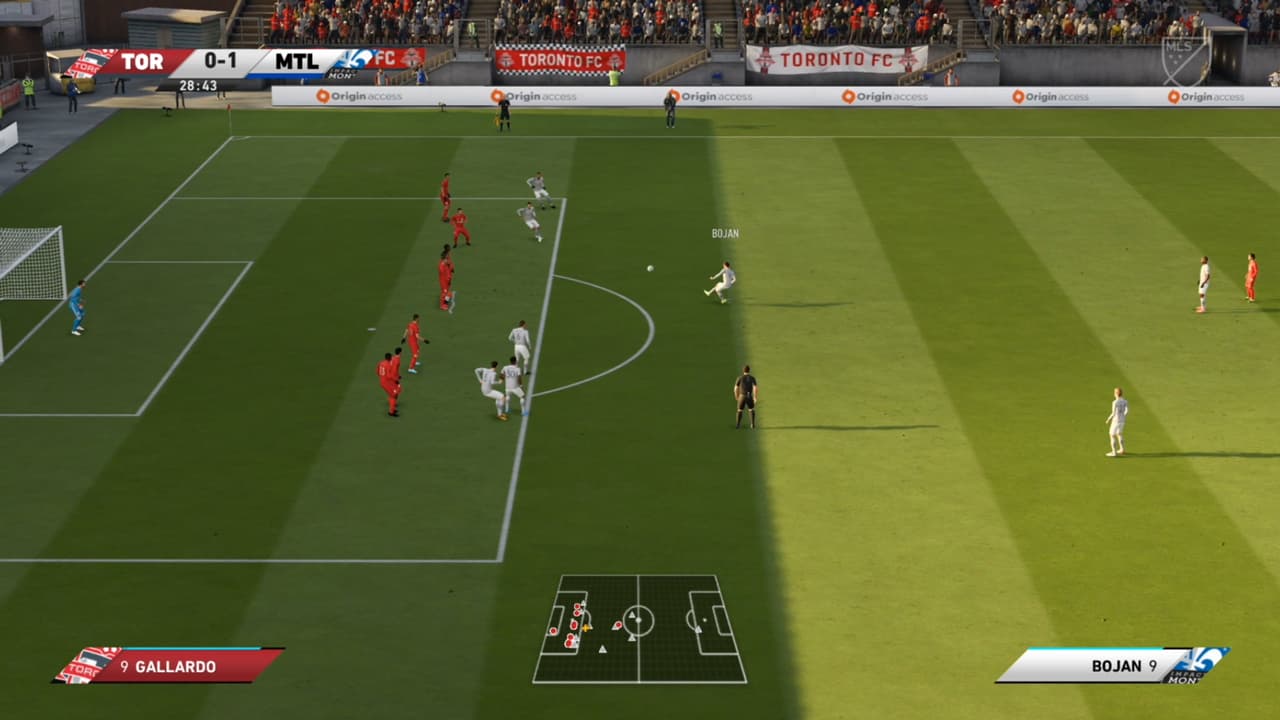Select the Bojan 9 player name panel
The image size is (1280, 720).
pos(1112,665)
